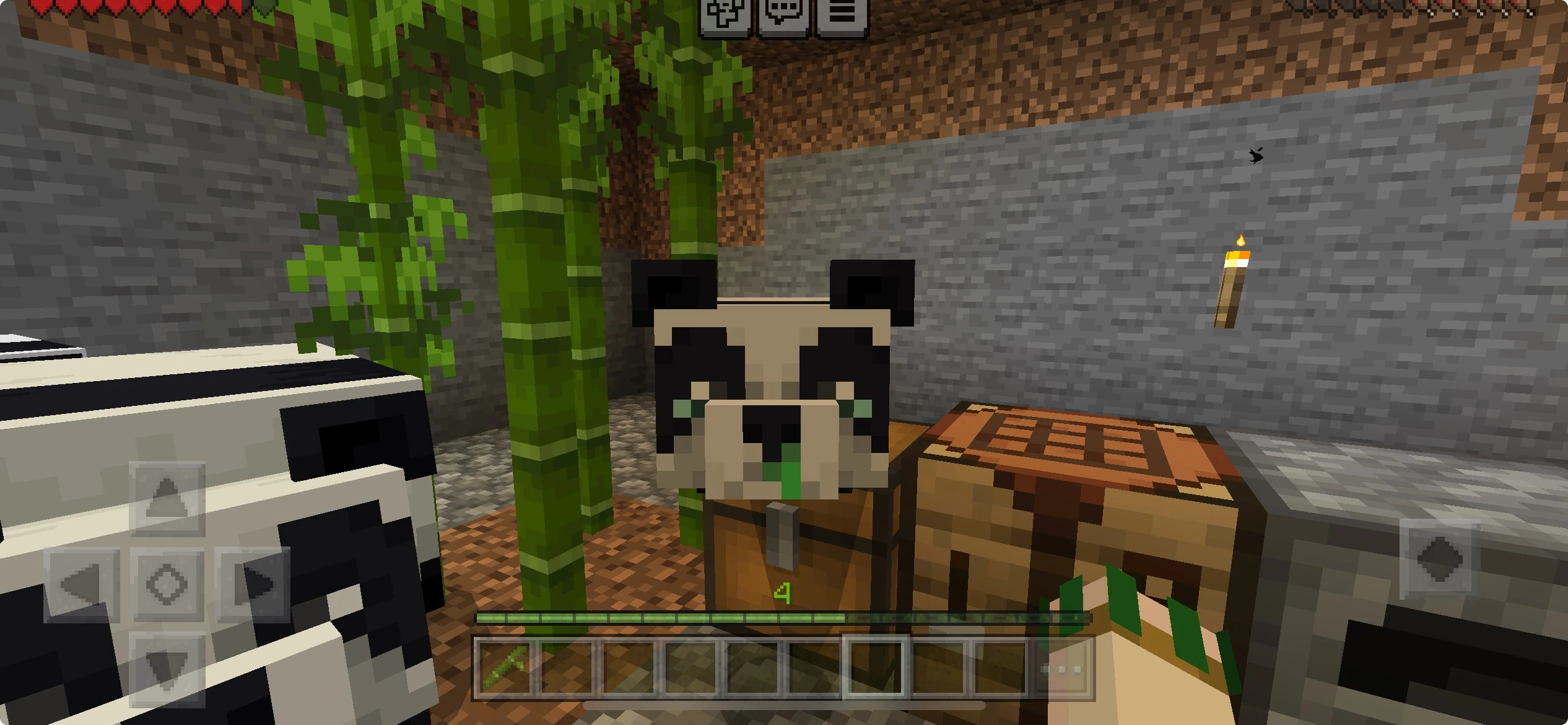The width and height of the screenshot is (1568, 725).
Task: Open the crafting screen icon
Action: coord(725,14)
